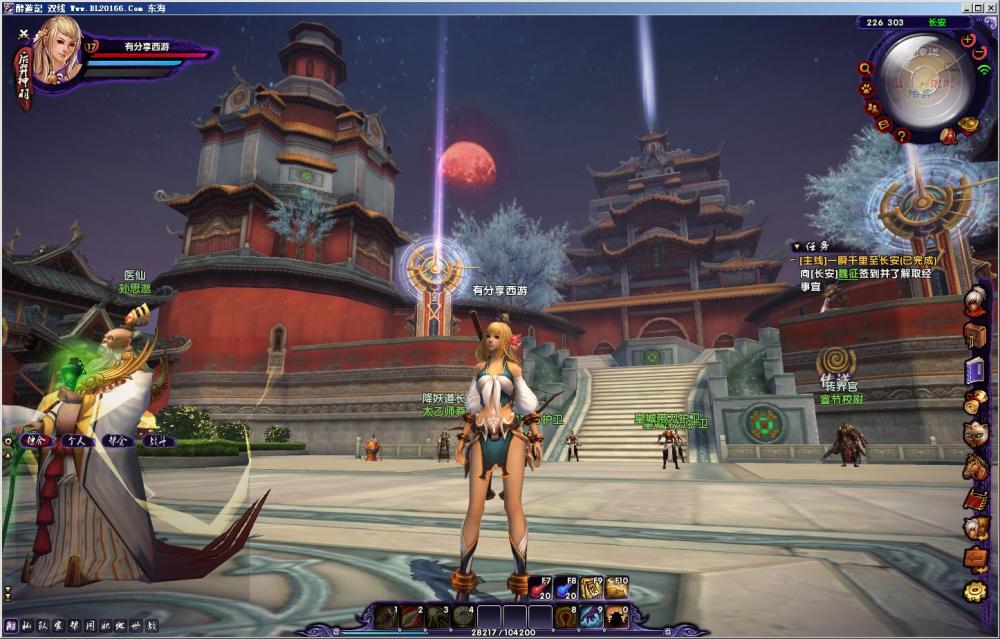The image size is (1000, 639).
Task: Open the character portrait icon in the side menu
Action: [976, 301]
